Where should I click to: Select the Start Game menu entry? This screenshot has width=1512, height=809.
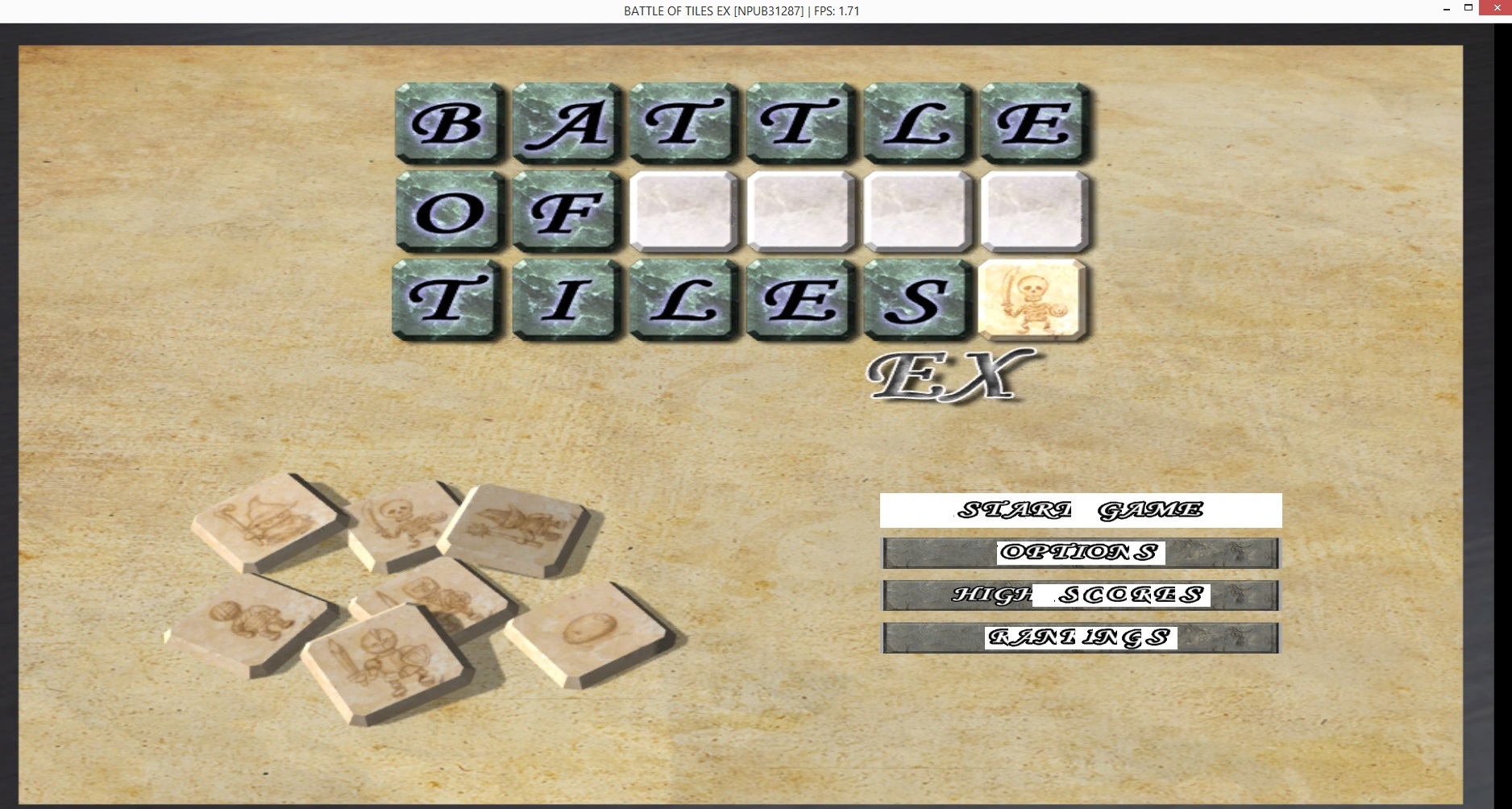(1080, 510)
